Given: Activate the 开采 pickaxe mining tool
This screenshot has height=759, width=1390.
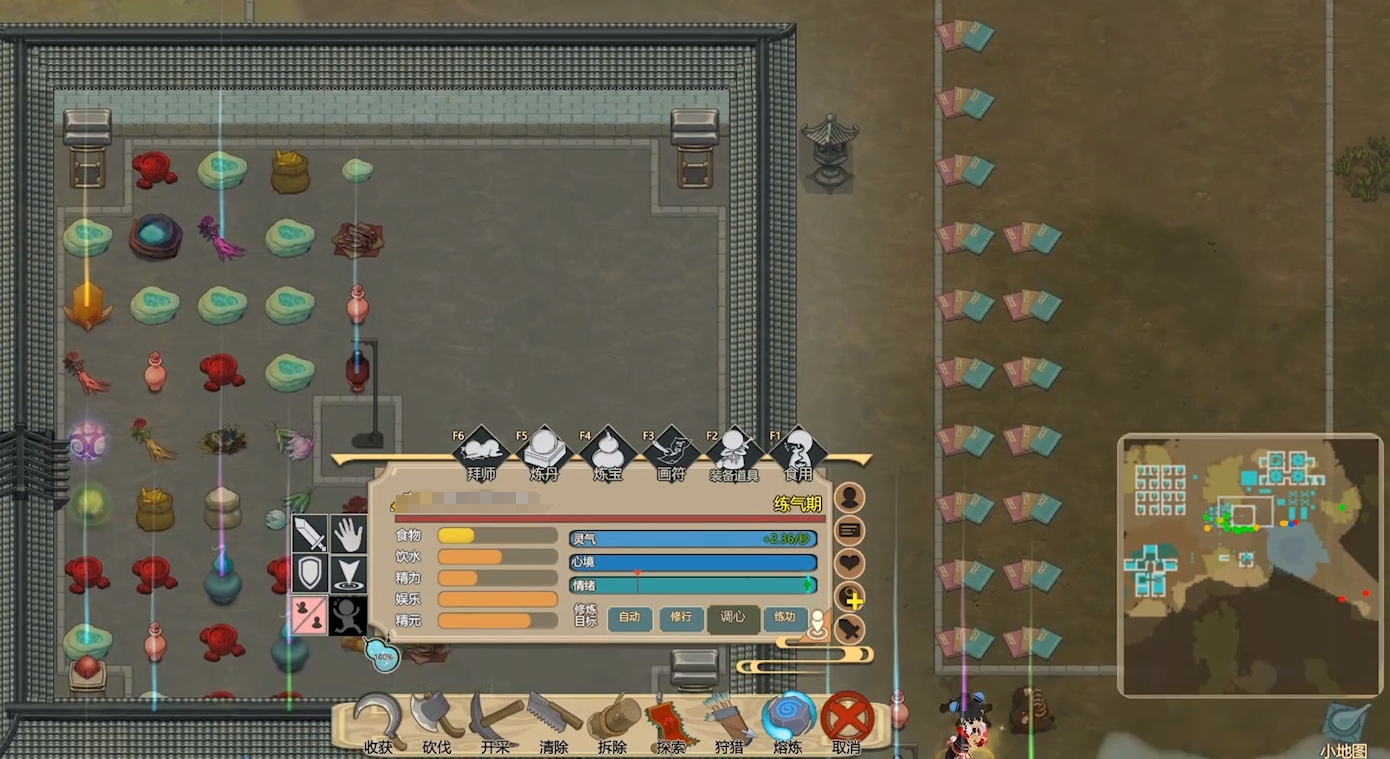Looking at the screenshot, I should point(496,722).
